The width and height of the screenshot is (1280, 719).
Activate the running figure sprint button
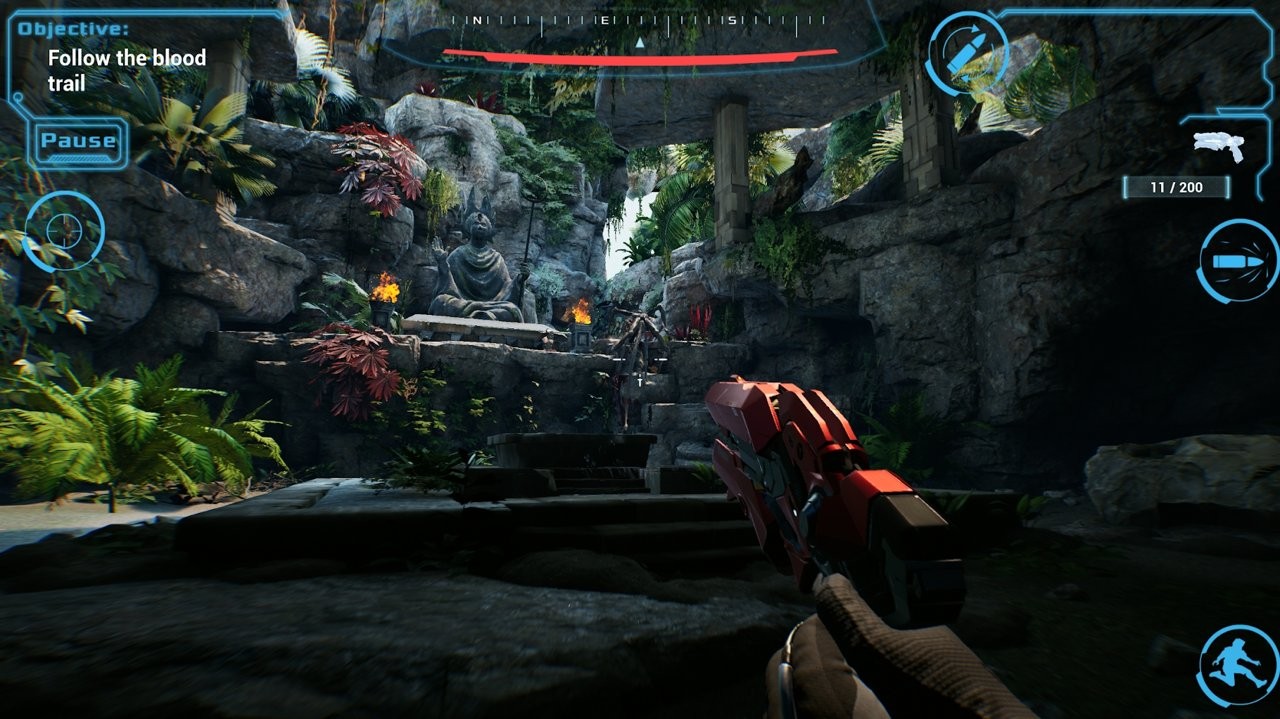pos(1237,665)
